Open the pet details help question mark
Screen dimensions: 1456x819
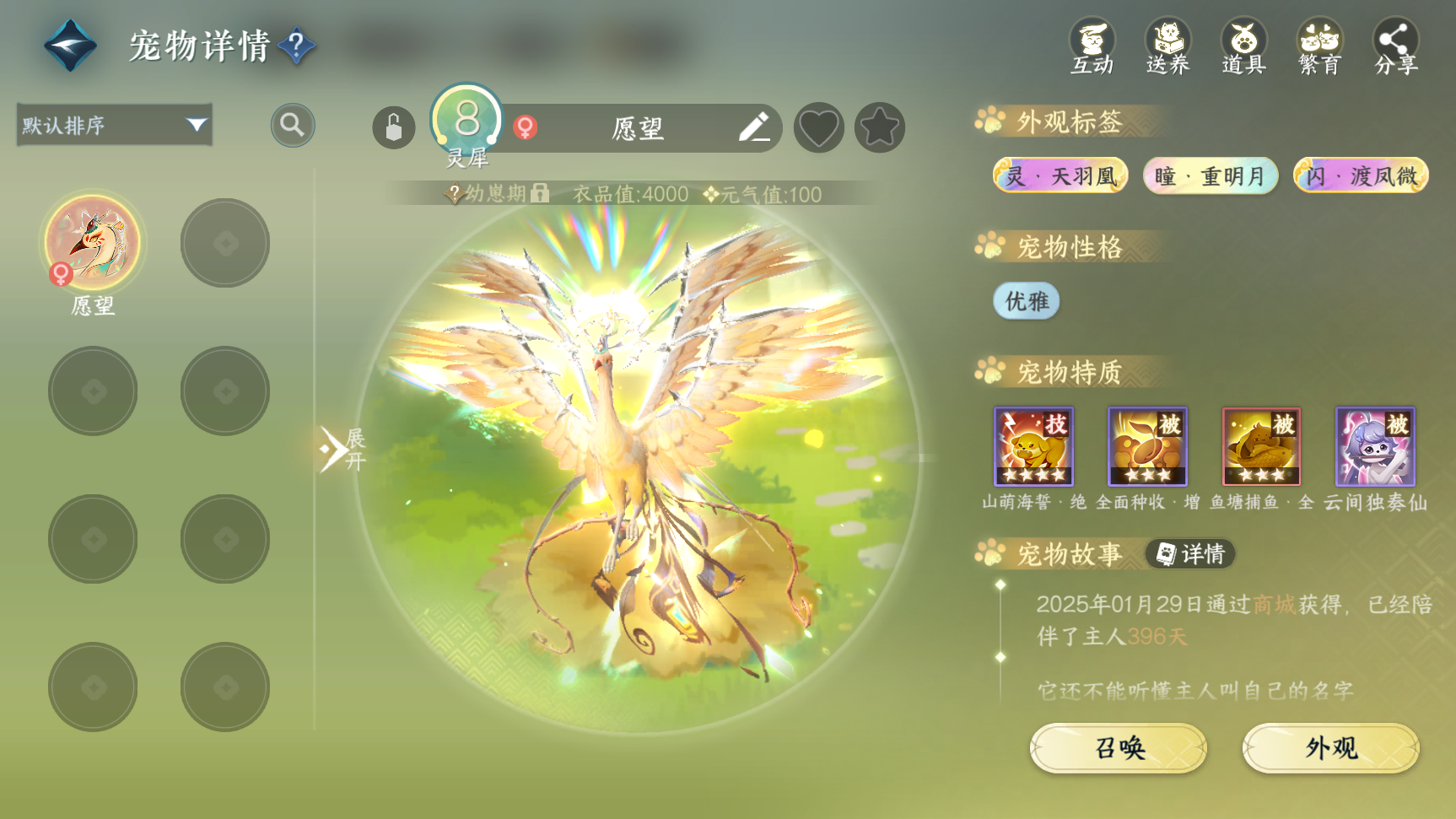pyautogui.click(x=296, y=46)
